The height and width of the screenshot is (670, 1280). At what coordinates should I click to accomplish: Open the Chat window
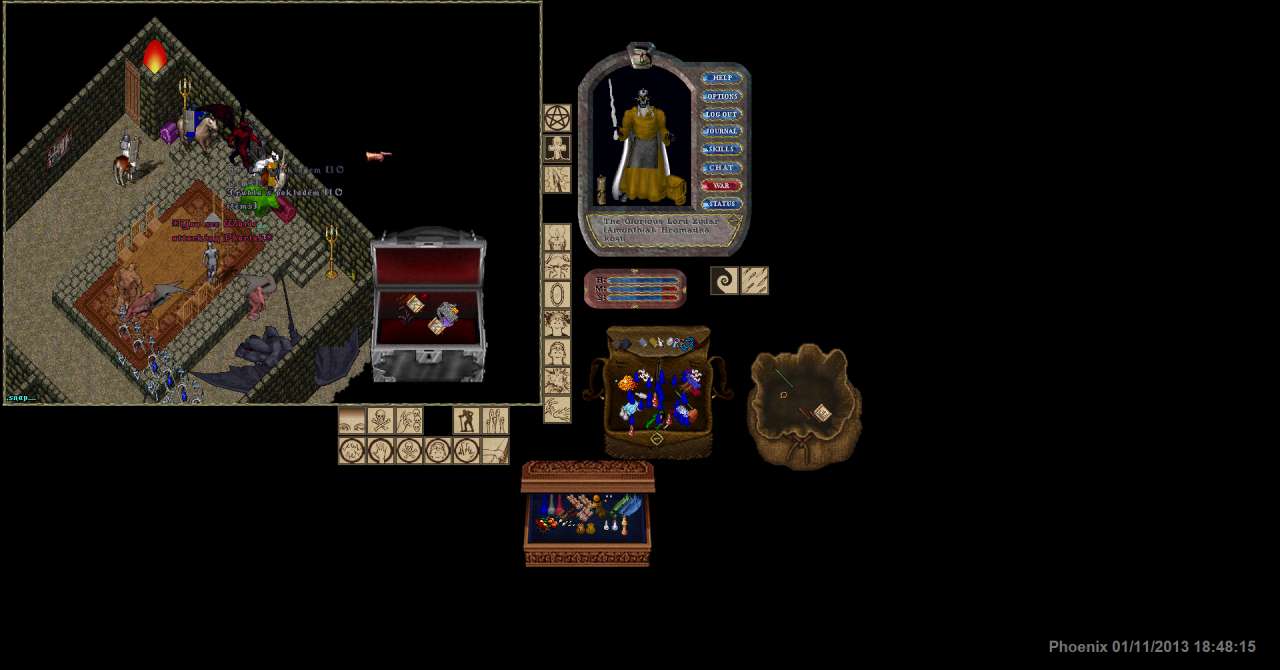pyautogui.click(x=721, y=167)
